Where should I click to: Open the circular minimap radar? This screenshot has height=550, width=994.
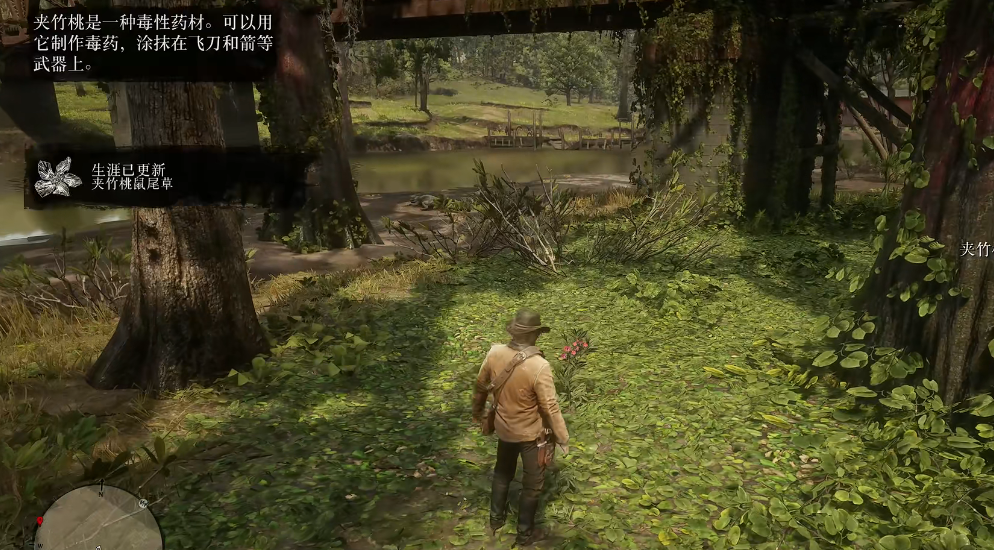coord(98,520)
